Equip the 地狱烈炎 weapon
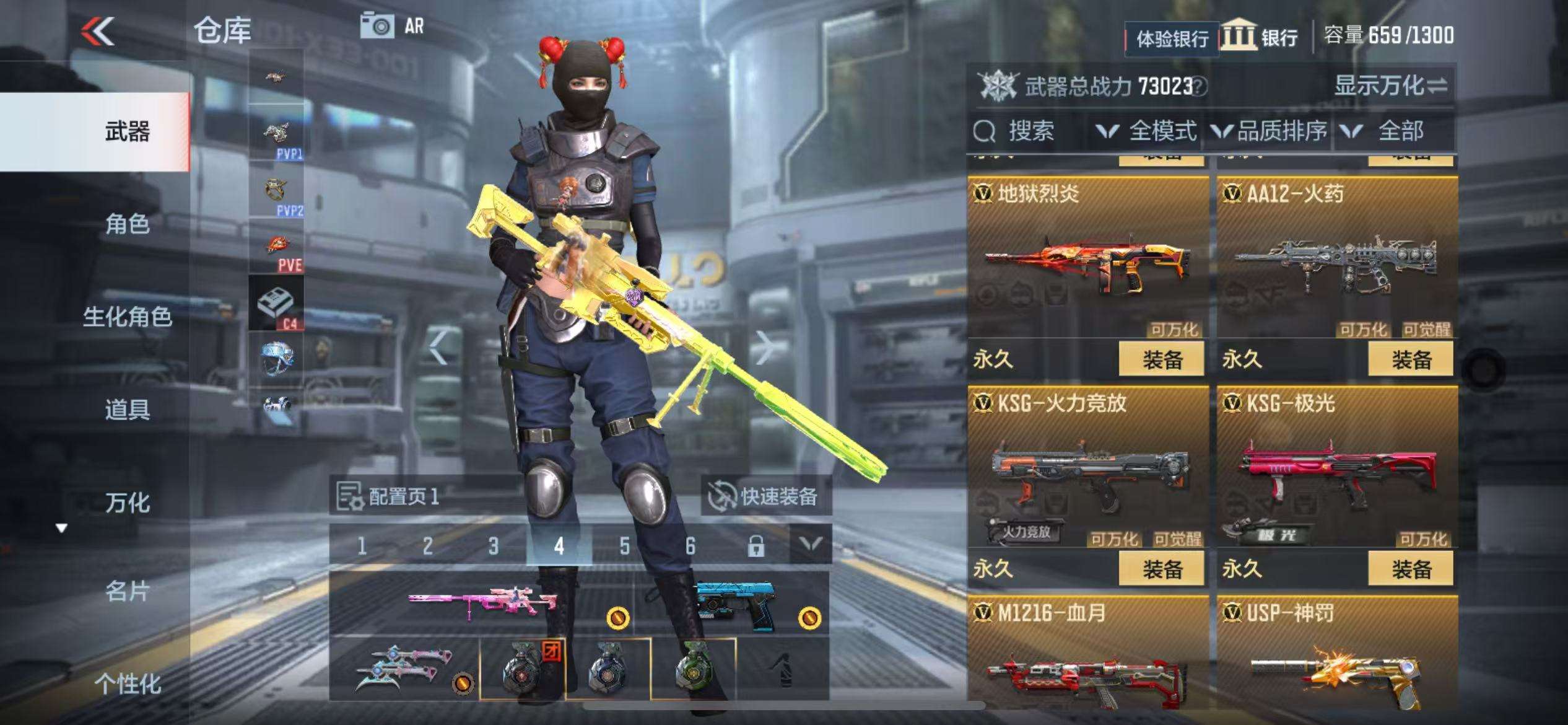This screenshot has width=1568, height=725. [1162, 359]
